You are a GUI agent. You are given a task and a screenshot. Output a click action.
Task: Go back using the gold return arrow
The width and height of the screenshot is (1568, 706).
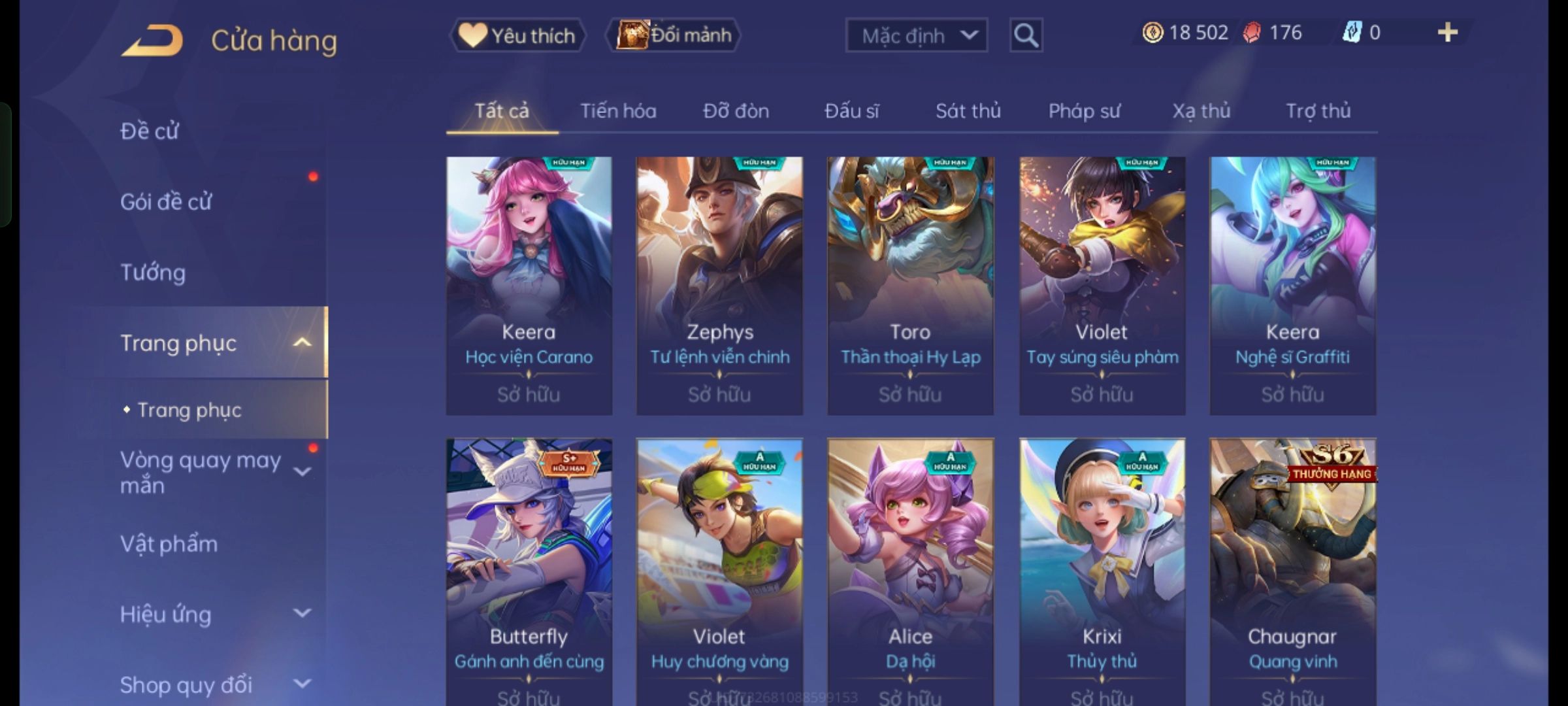(152, 41)
